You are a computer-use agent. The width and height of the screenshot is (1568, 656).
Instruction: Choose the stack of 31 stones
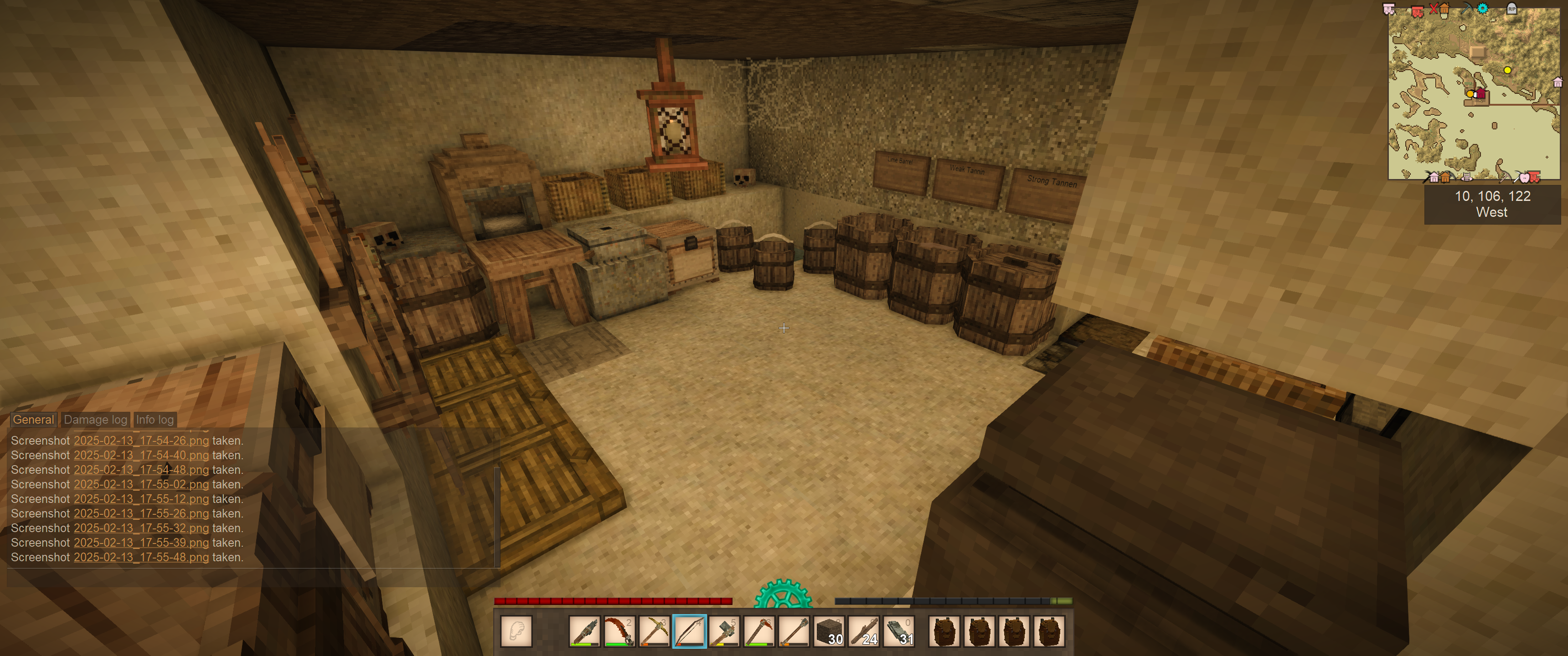pyautogui.click(x=899, y=631)
